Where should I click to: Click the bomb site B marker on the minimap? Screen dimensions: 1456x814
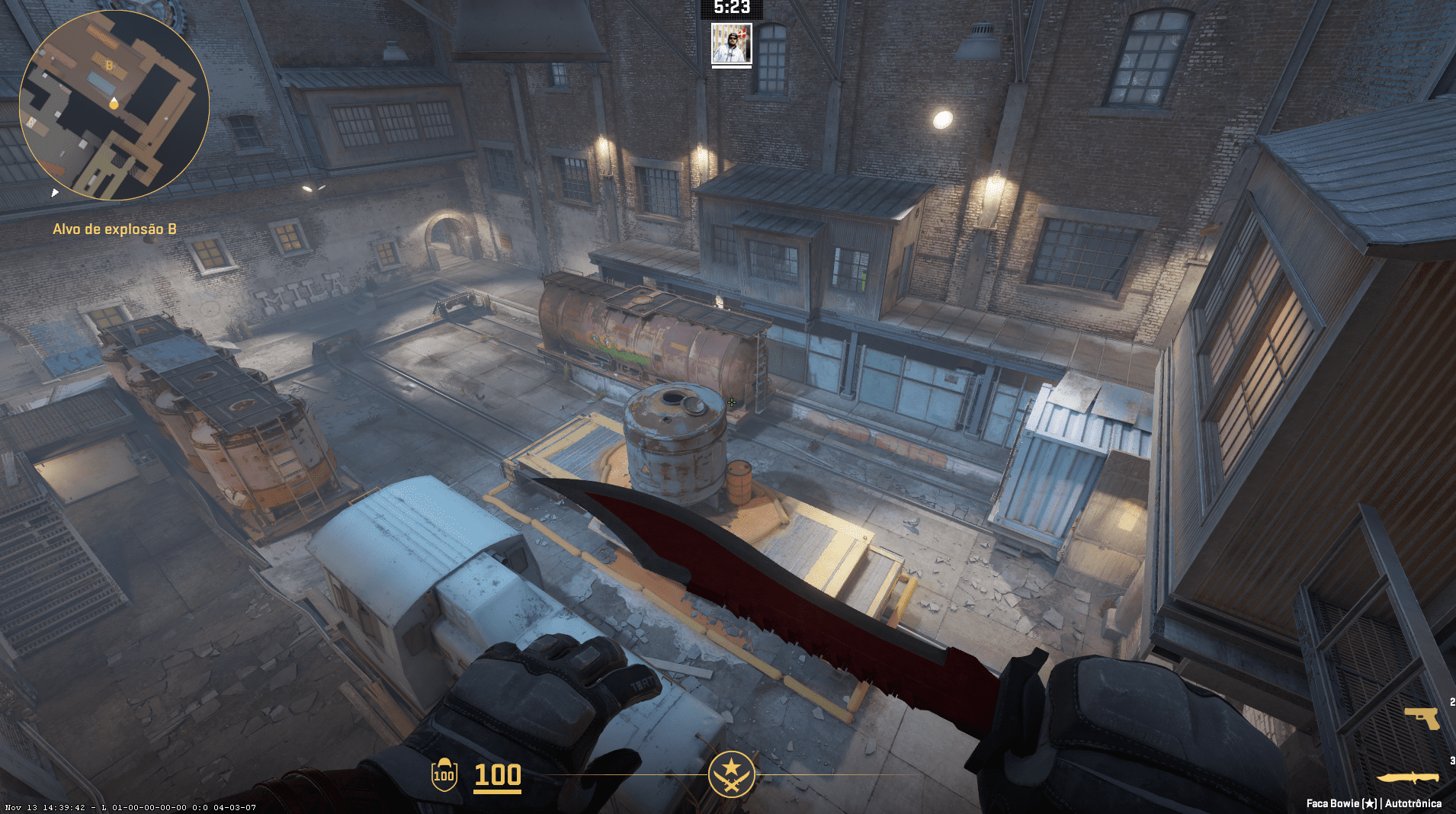pyautogui.click(x=109, y=66)
